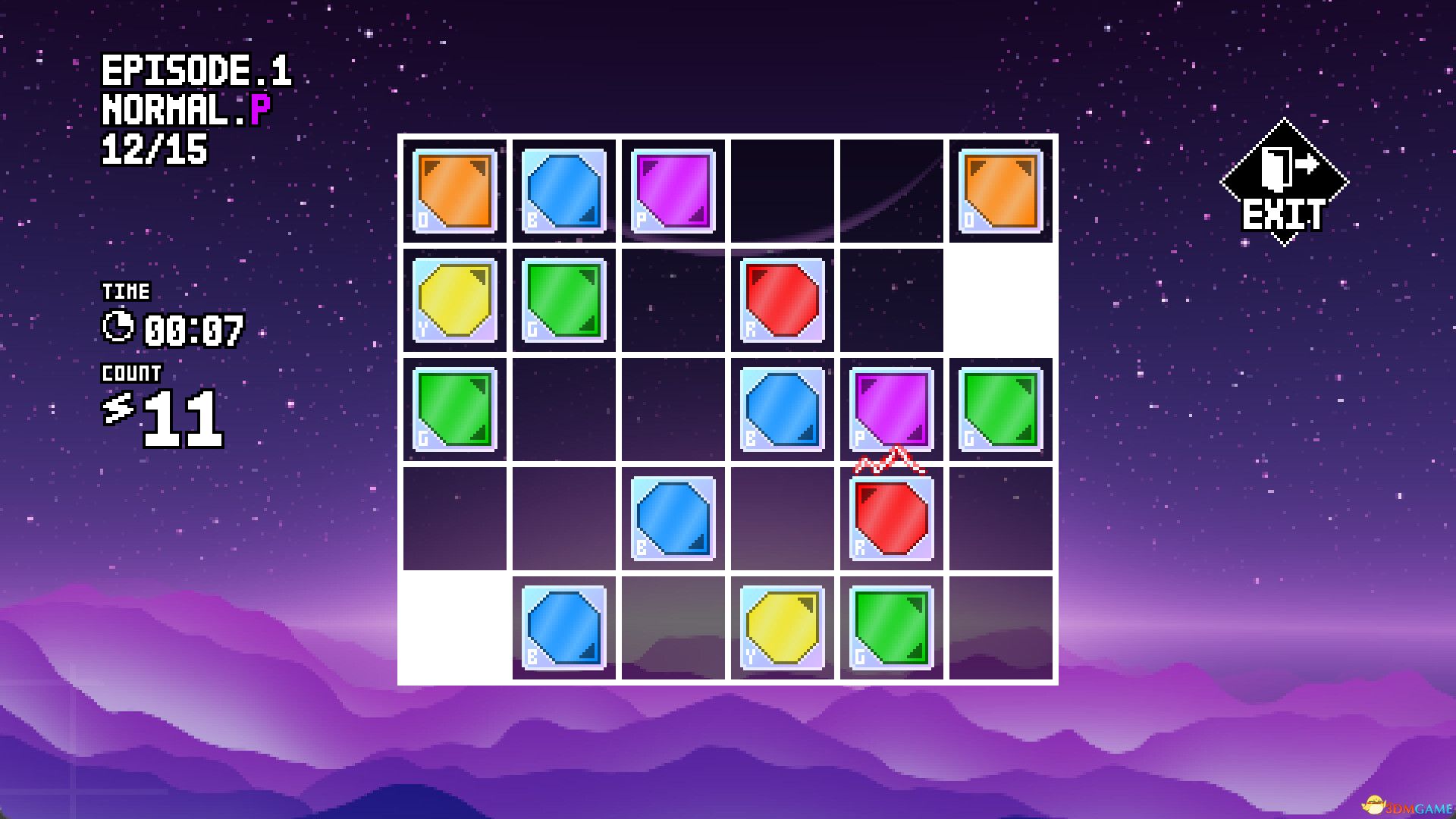Screen dimensions: 1456x819
Task: Select the orange tile in the top-left corner
Action: click(x=453, y=189)
